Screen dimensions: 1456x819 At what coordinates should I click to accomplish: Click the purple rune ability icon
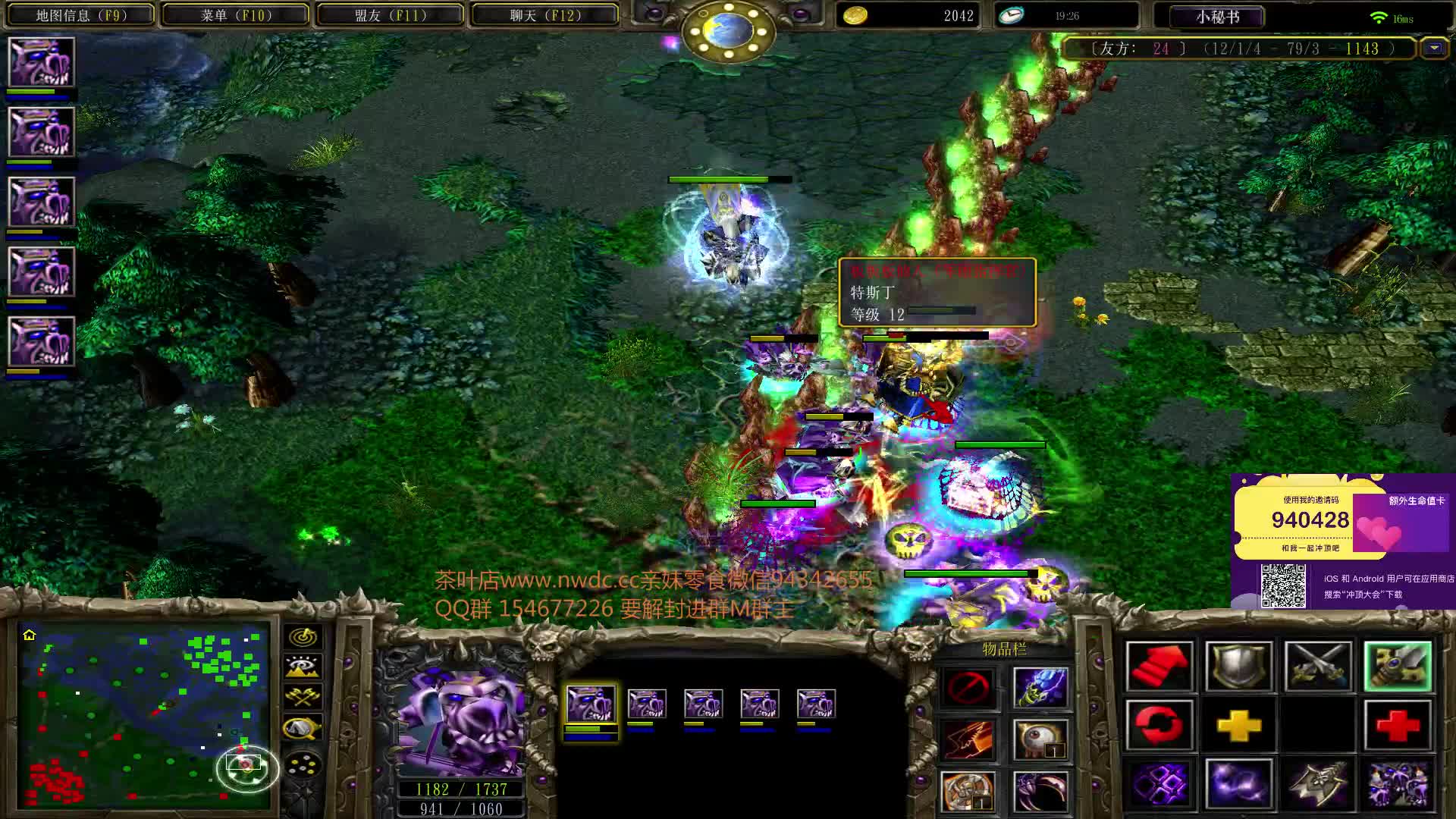[1159, 785]
